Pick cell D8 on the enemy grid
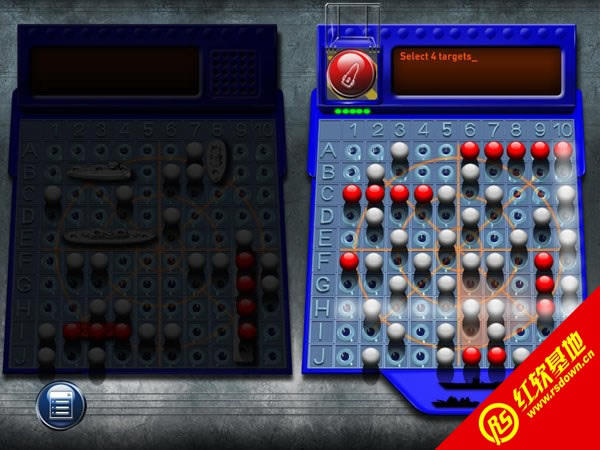Image resolution: width=600 pixels, height=450 pixels. [518, 217]
